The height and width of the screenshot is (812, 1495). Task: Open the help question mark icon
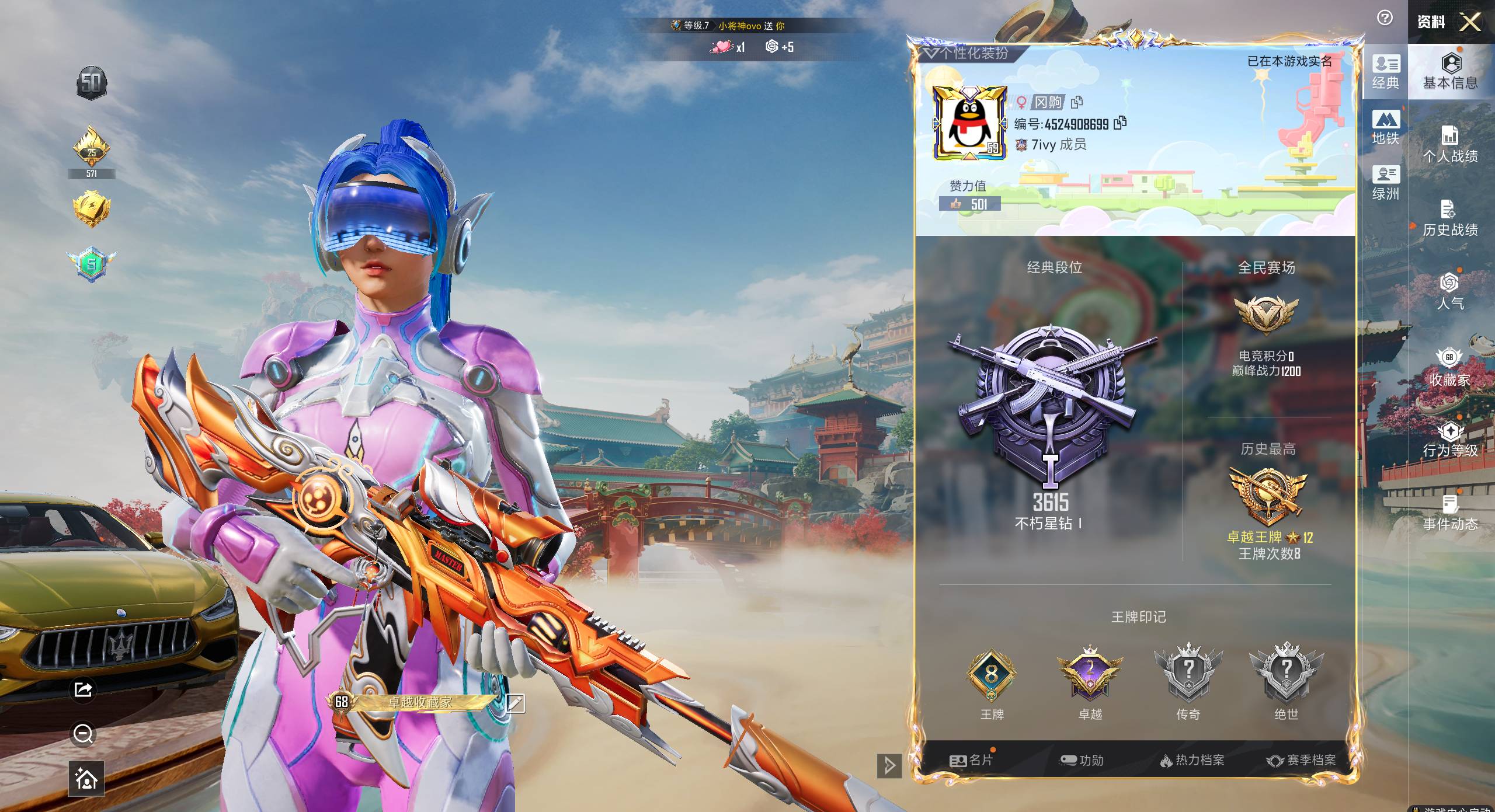click(x=1385, y=18)
